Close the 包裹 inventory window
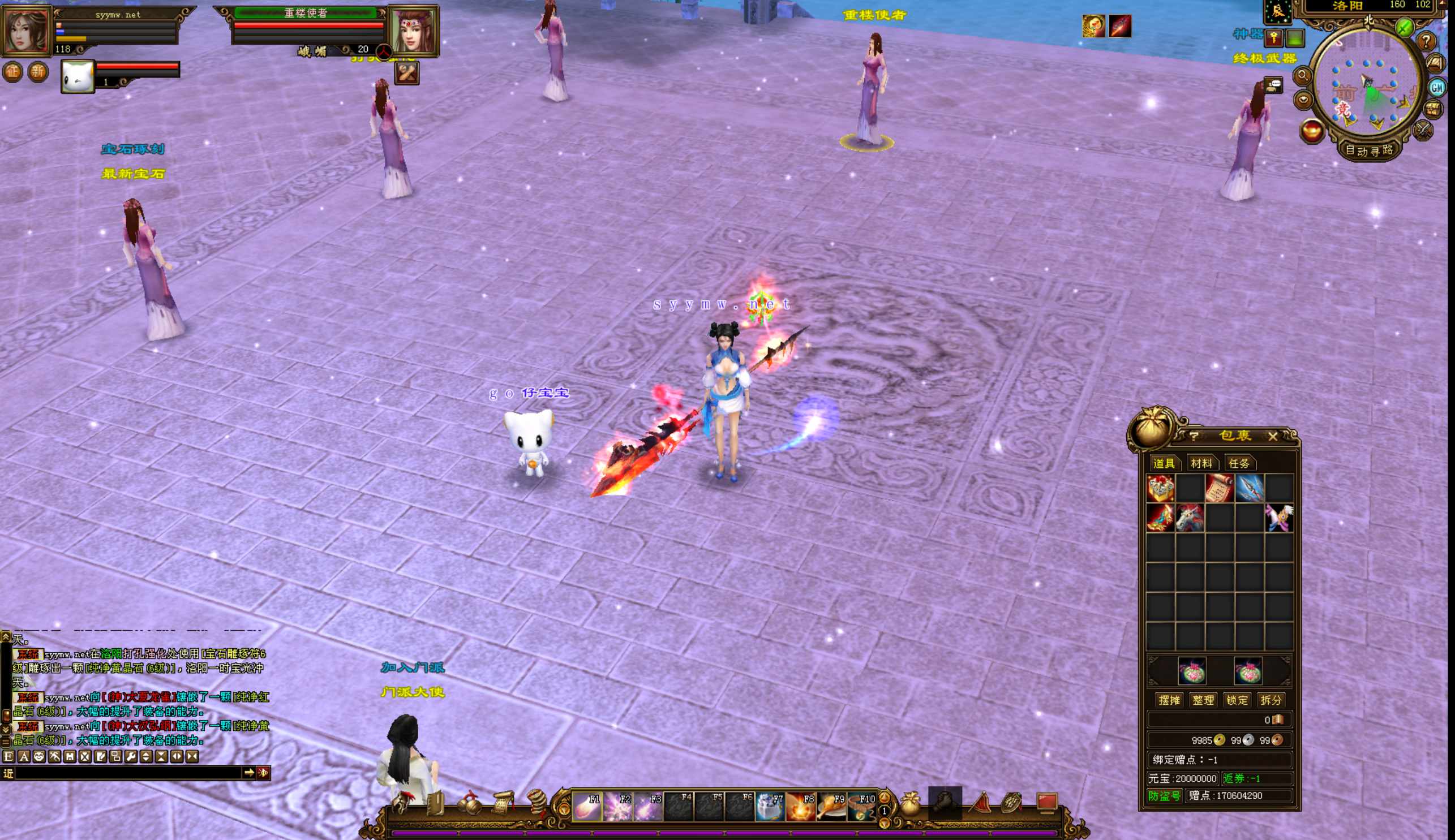The width and height of the screenshot is (1455, 840). (x=1273, y=437)
